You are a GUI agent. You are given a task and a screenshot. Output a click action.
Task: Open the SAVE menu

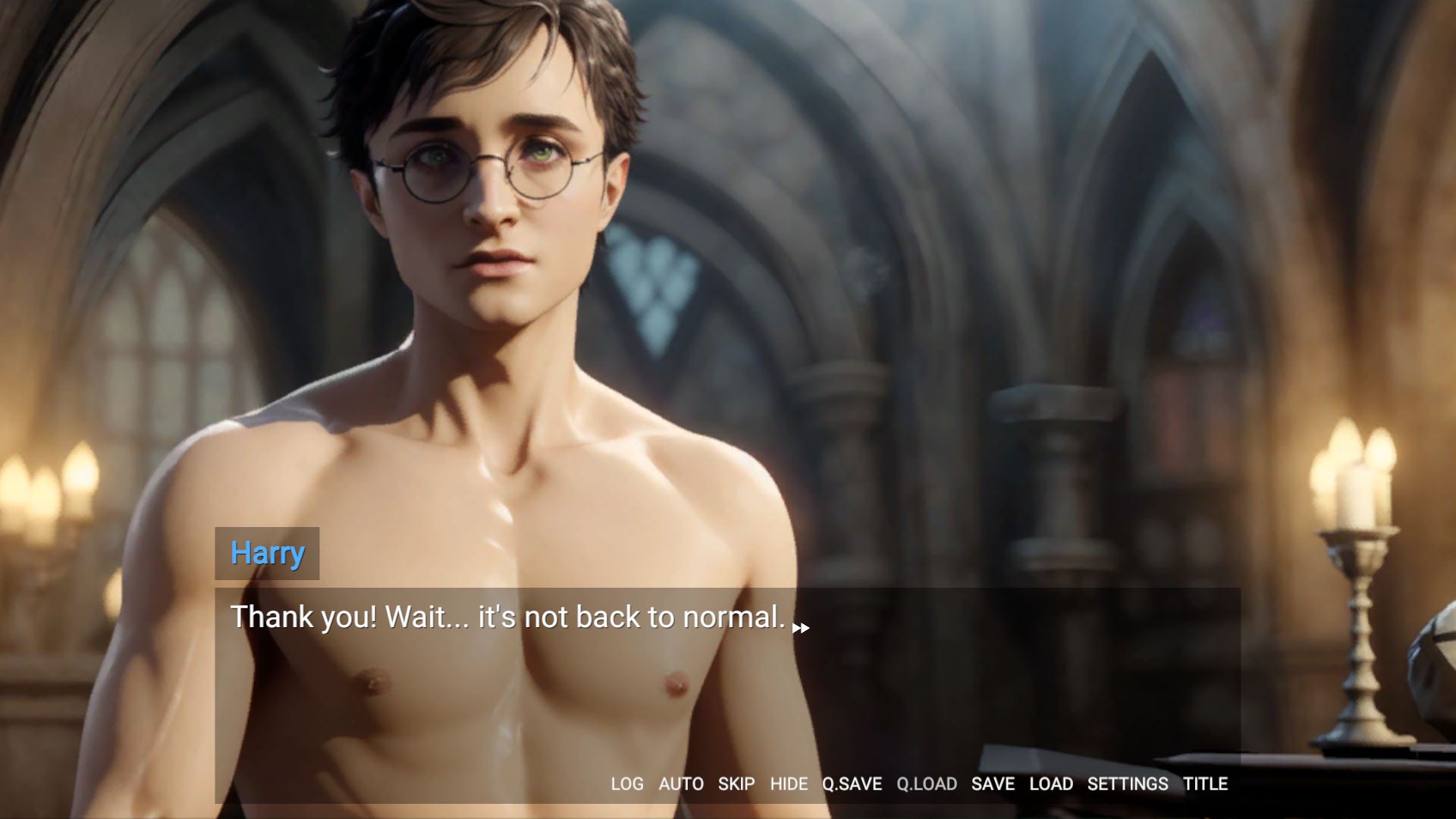pyautogui.click(x=993, y=783)
